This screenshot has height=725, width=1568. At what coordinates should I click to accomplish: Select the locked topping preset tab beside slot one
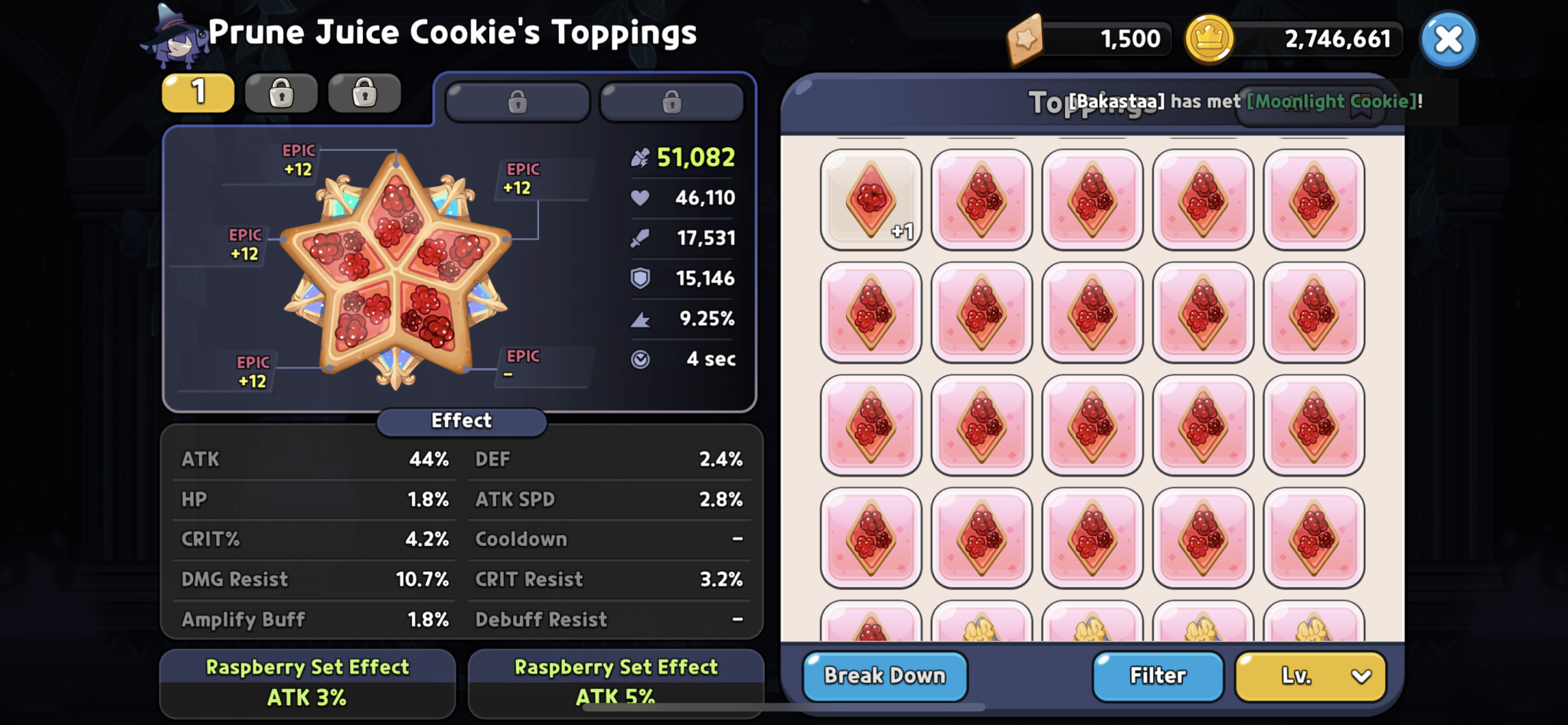point(518,102)
